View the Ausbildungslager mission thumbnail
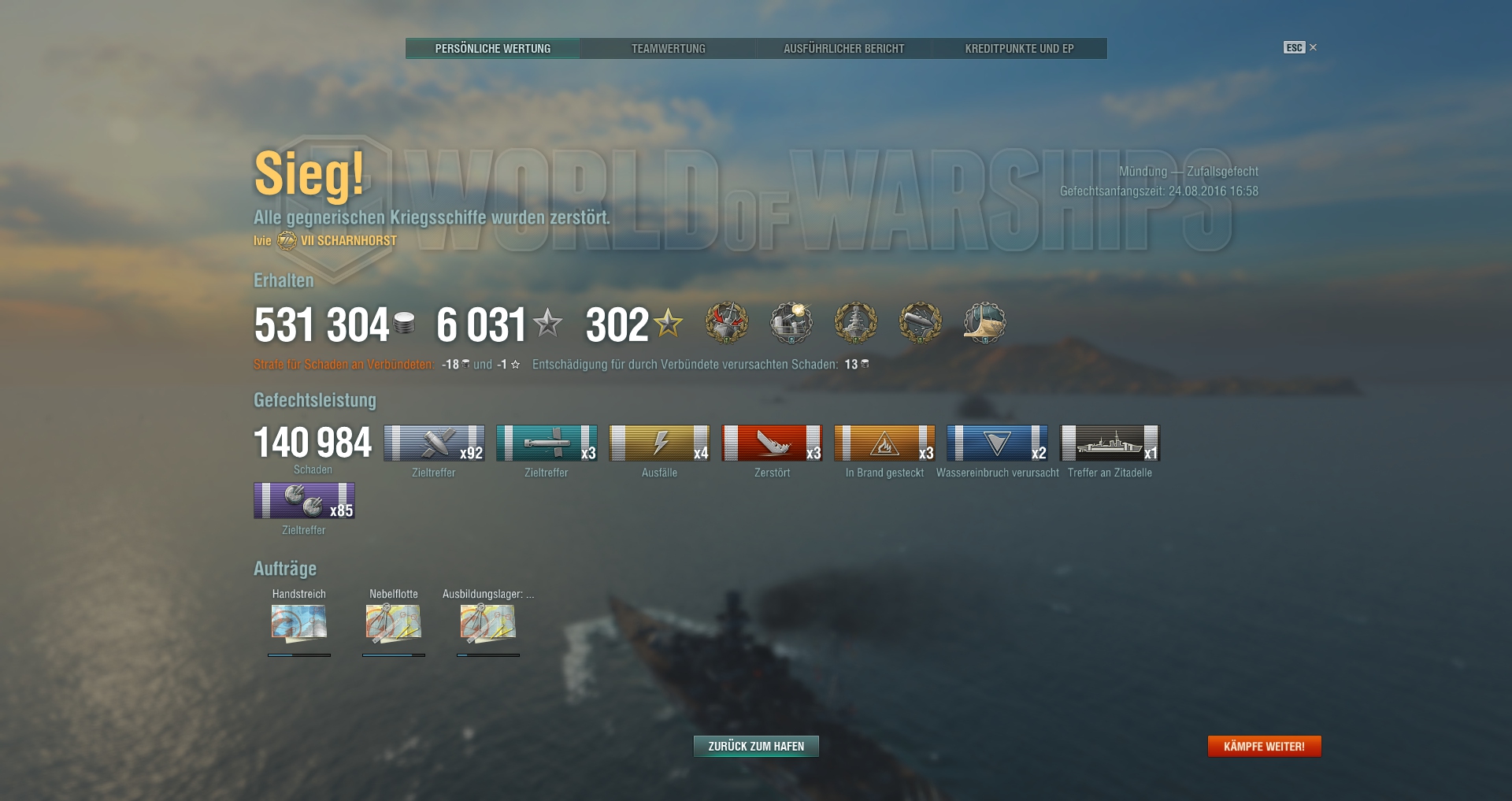Image resolution: width=1512 pixels, height=801 pixels. click(x=488, y=623)
